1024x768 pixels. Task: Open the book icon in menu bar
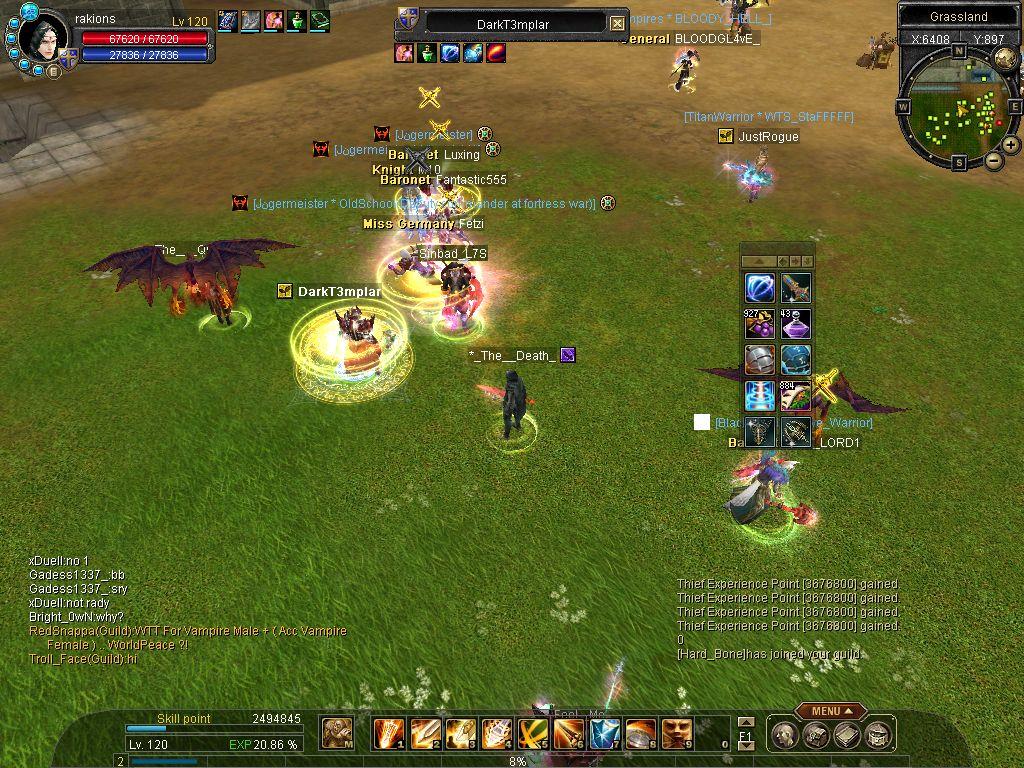tap(848, 735)
